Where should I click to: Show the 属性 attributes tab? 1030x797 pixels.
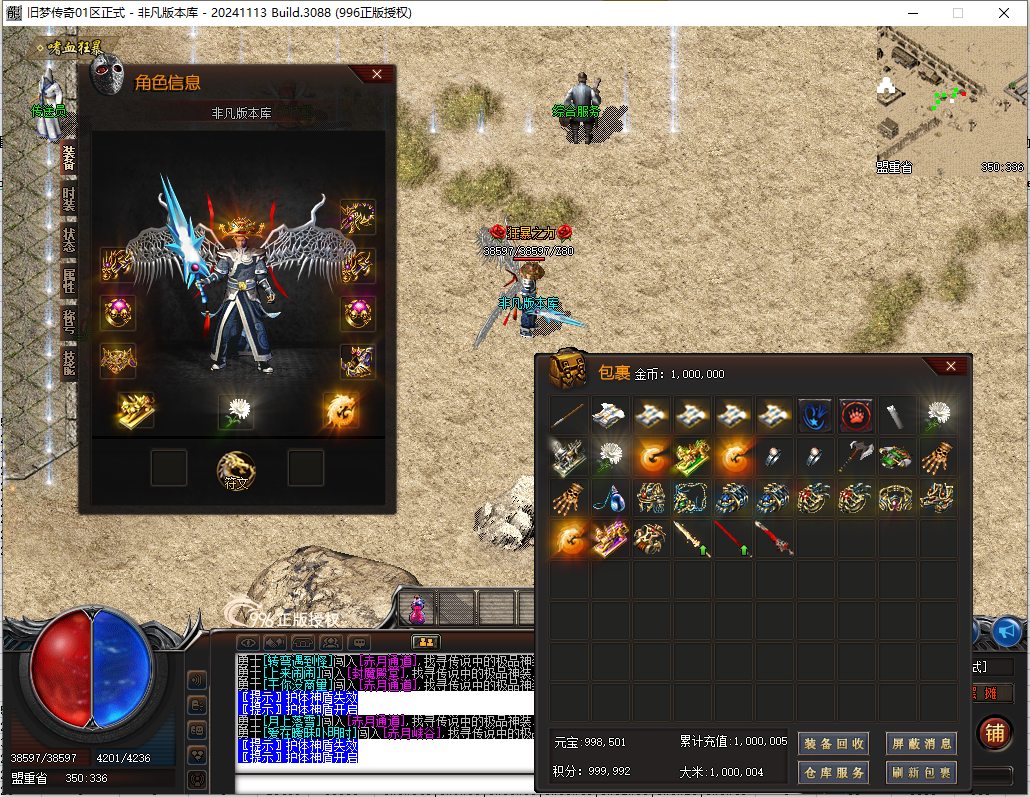(69, 280)
